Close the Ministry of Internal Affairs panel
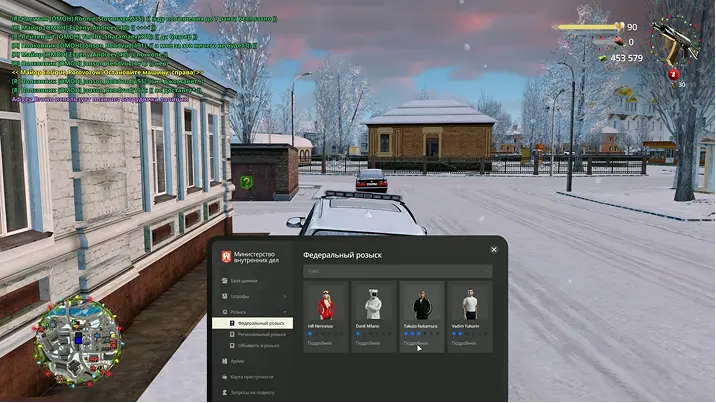The width and height of the screenshot is (716, 403). (x=494, y=250)
